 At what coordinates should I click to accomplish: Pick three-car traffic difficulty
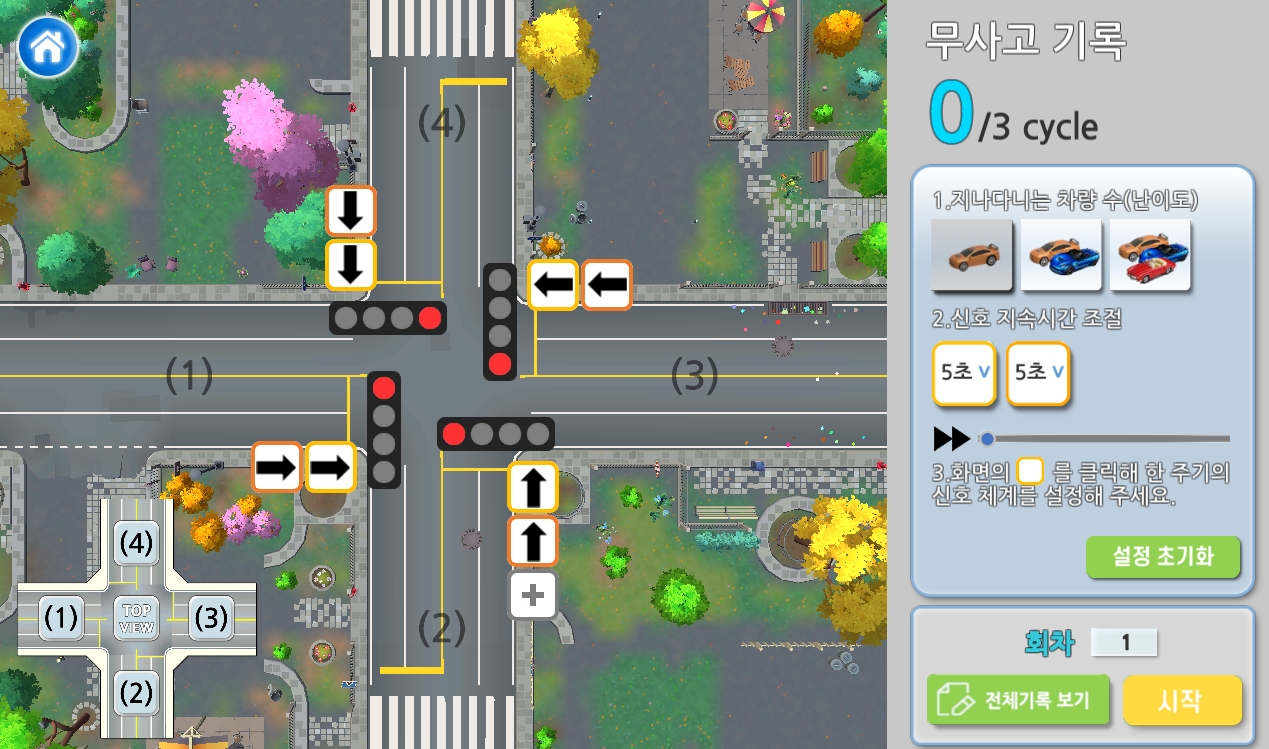[1150, 254]
